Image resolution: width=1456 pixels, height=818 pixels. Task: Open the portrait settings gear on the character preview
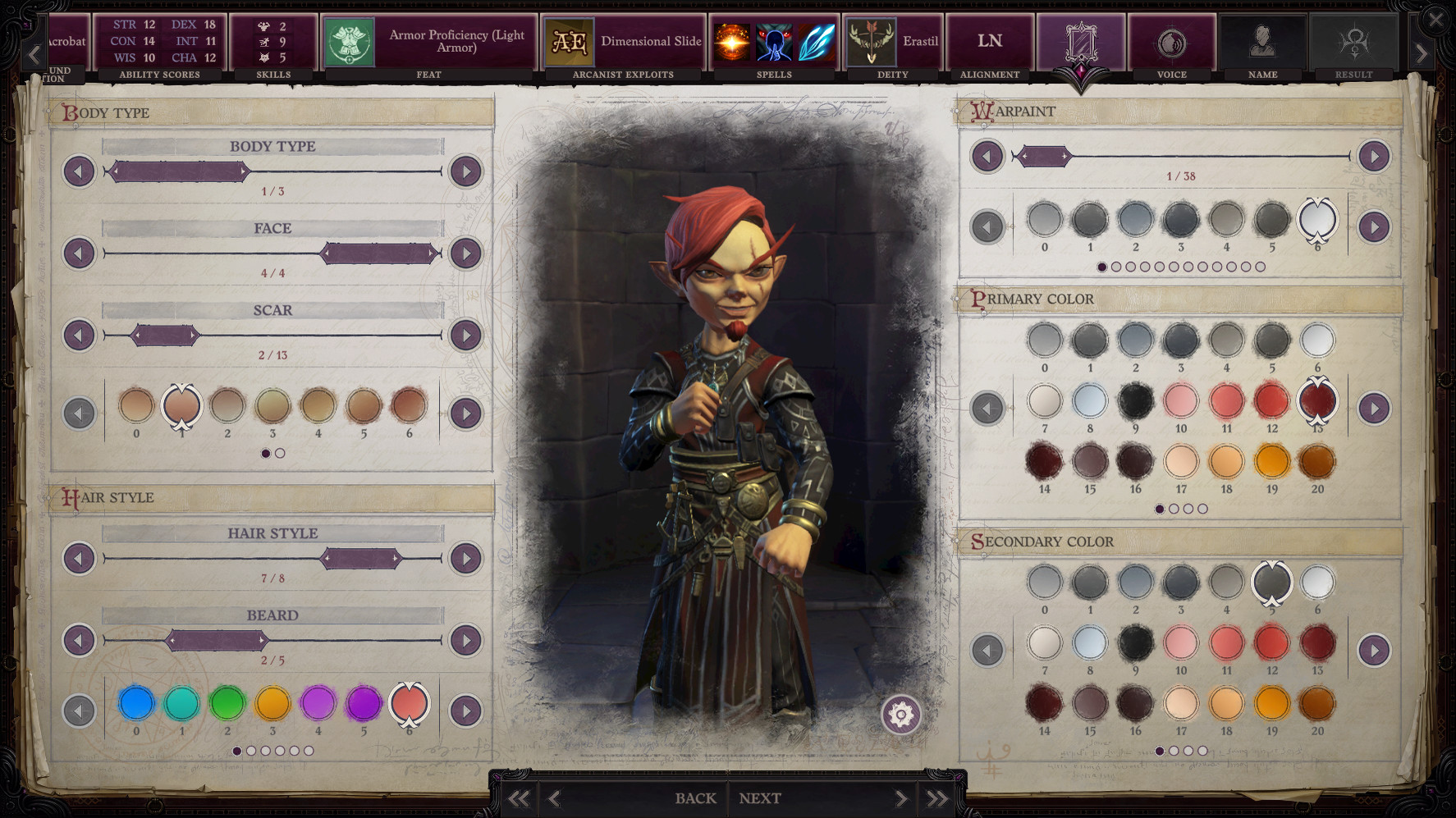click(x=903, y=715)
